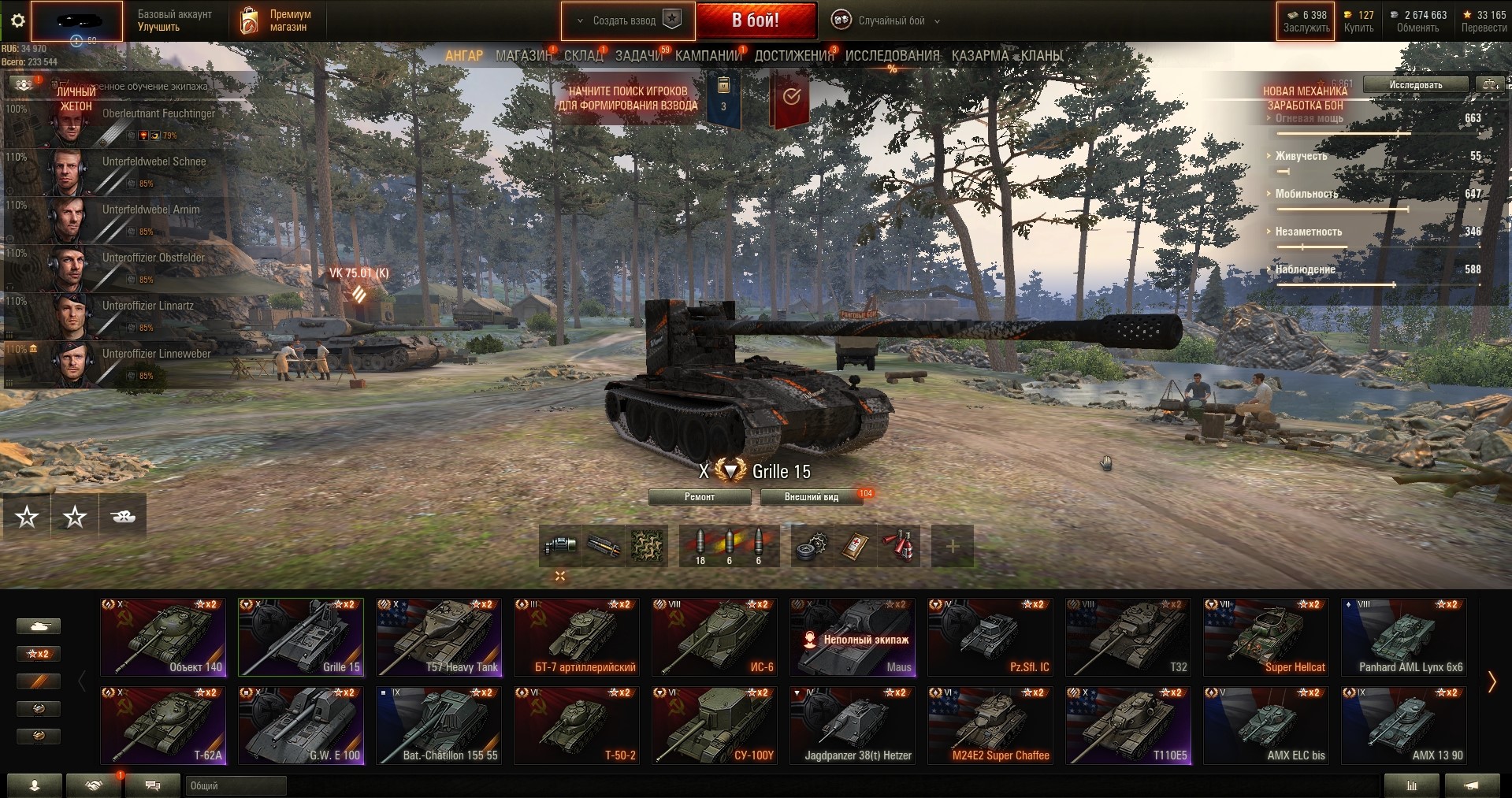Open the Create Platoon dropdown
Image resolution: width=1512 pixels, height=798 pixels.
coord(628,20)
